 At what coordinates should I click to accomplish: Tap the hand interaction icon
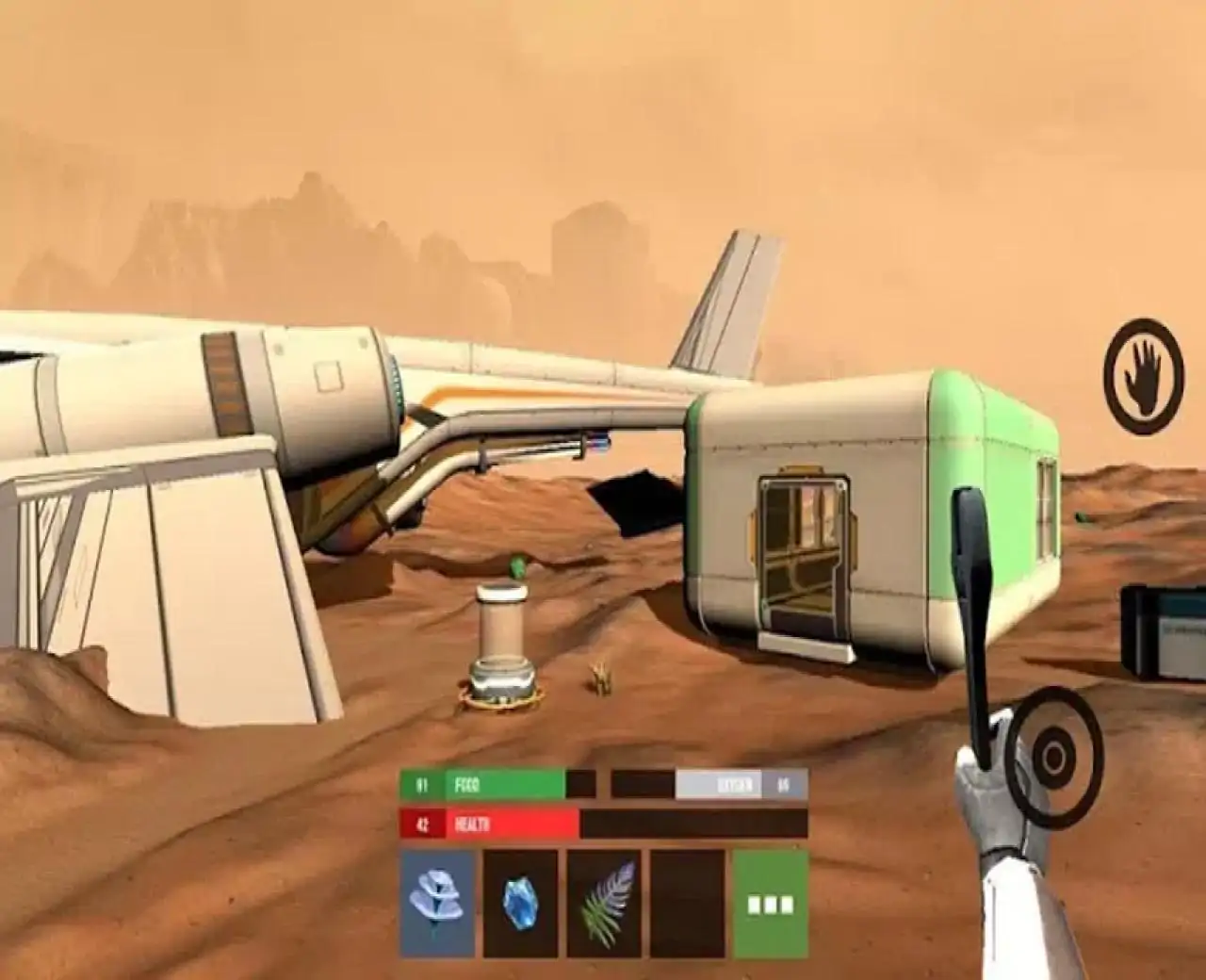coord(1143,371)
